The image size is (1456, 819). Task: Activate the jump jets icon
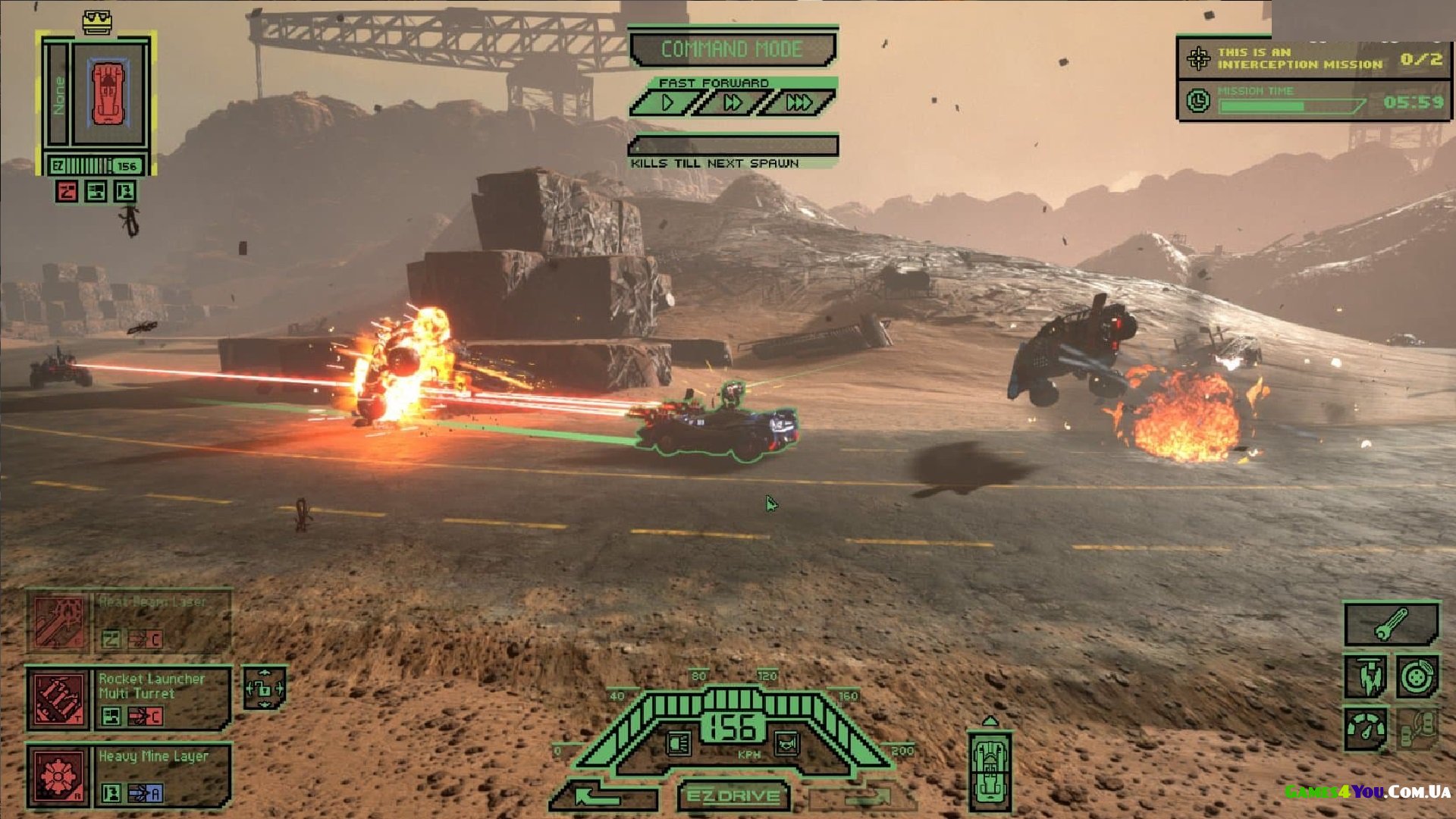pos(1366,676)
